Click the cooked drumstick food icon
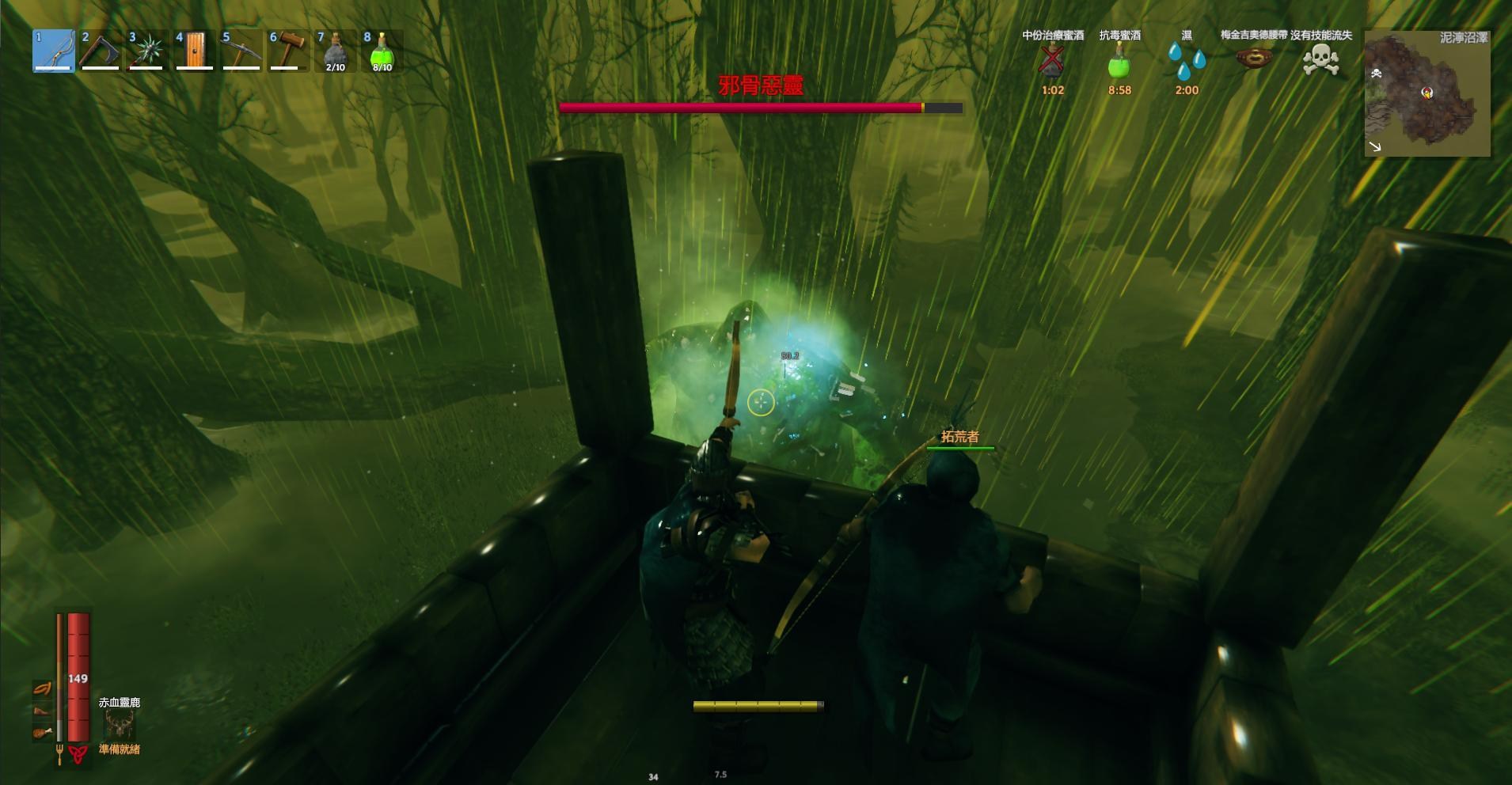The width and height of the screenshot is (1512, 785). click(43, 733)
